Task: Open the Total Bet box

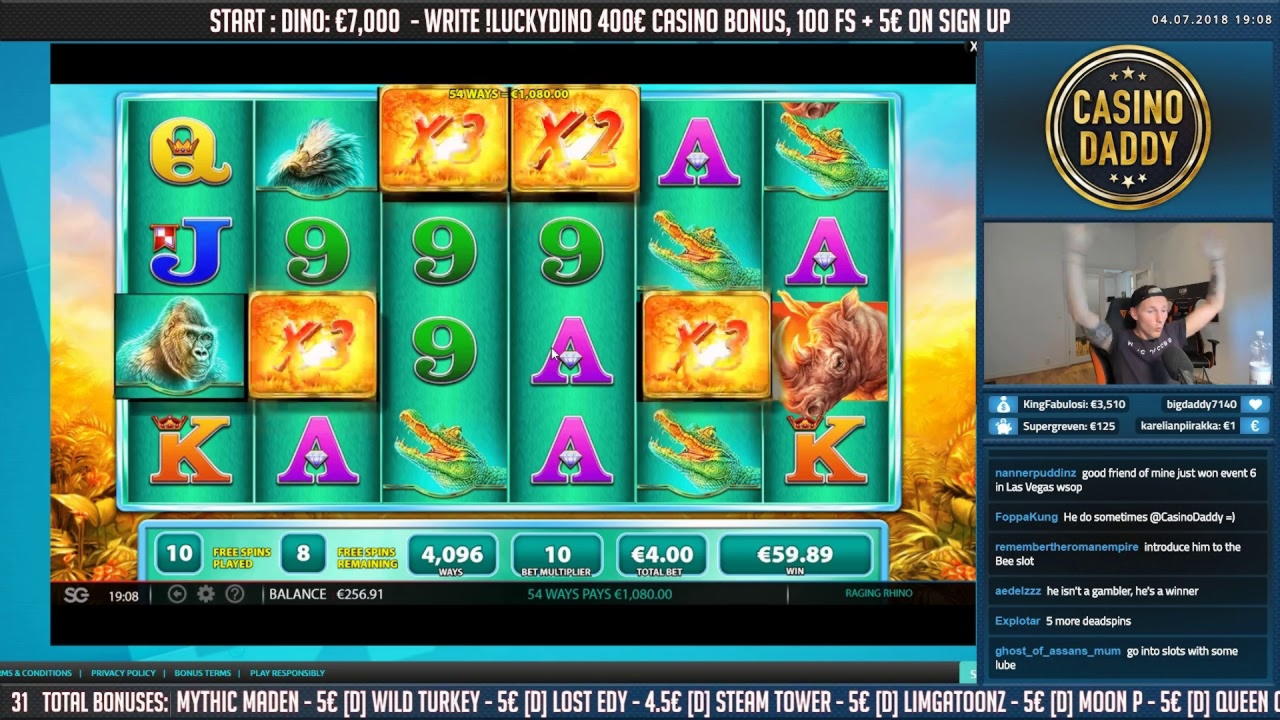Action: (x=662, y=556)
